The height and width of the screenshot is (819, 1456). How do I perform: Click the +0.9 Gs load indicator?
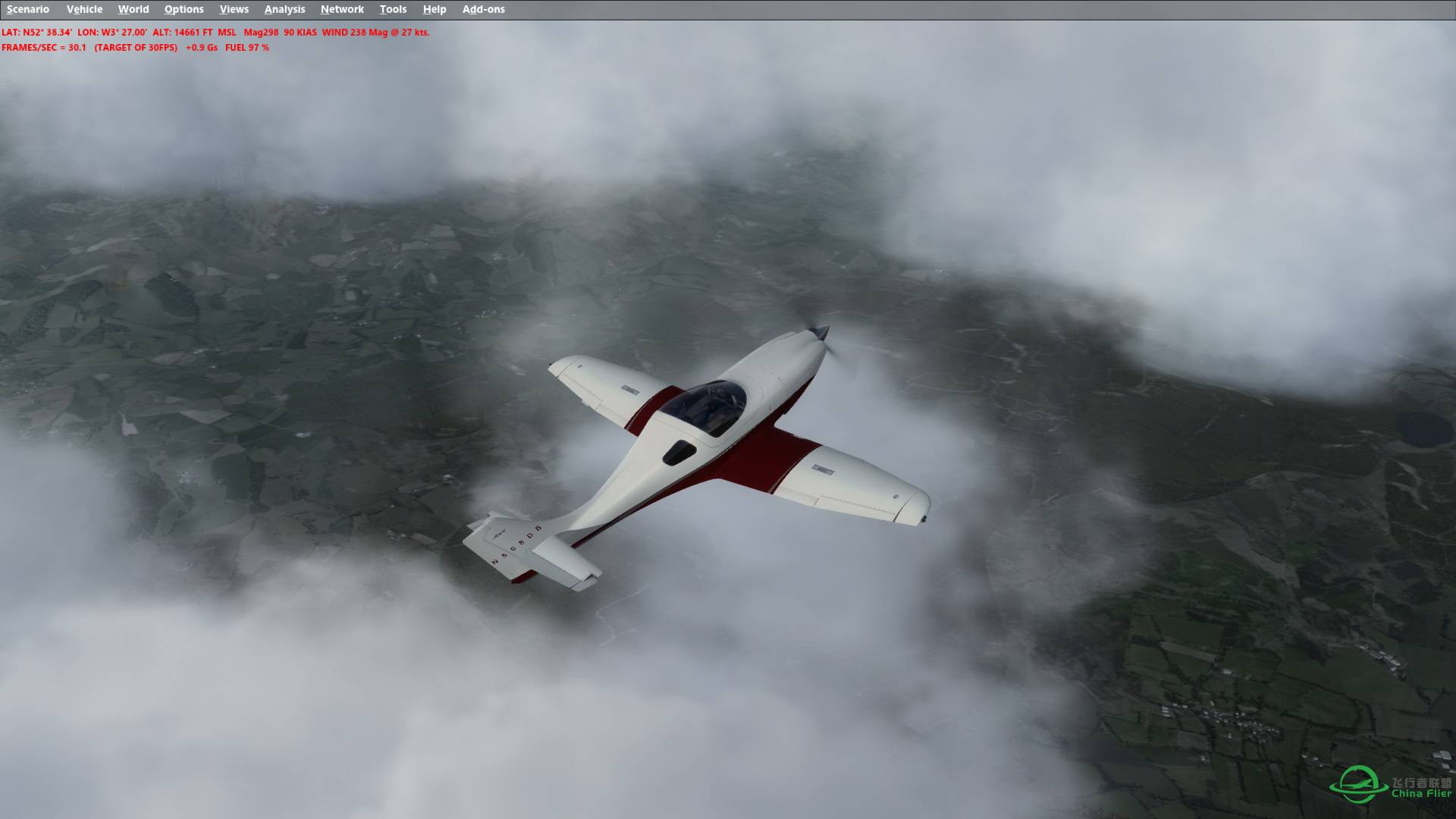[x=199, y=47]
